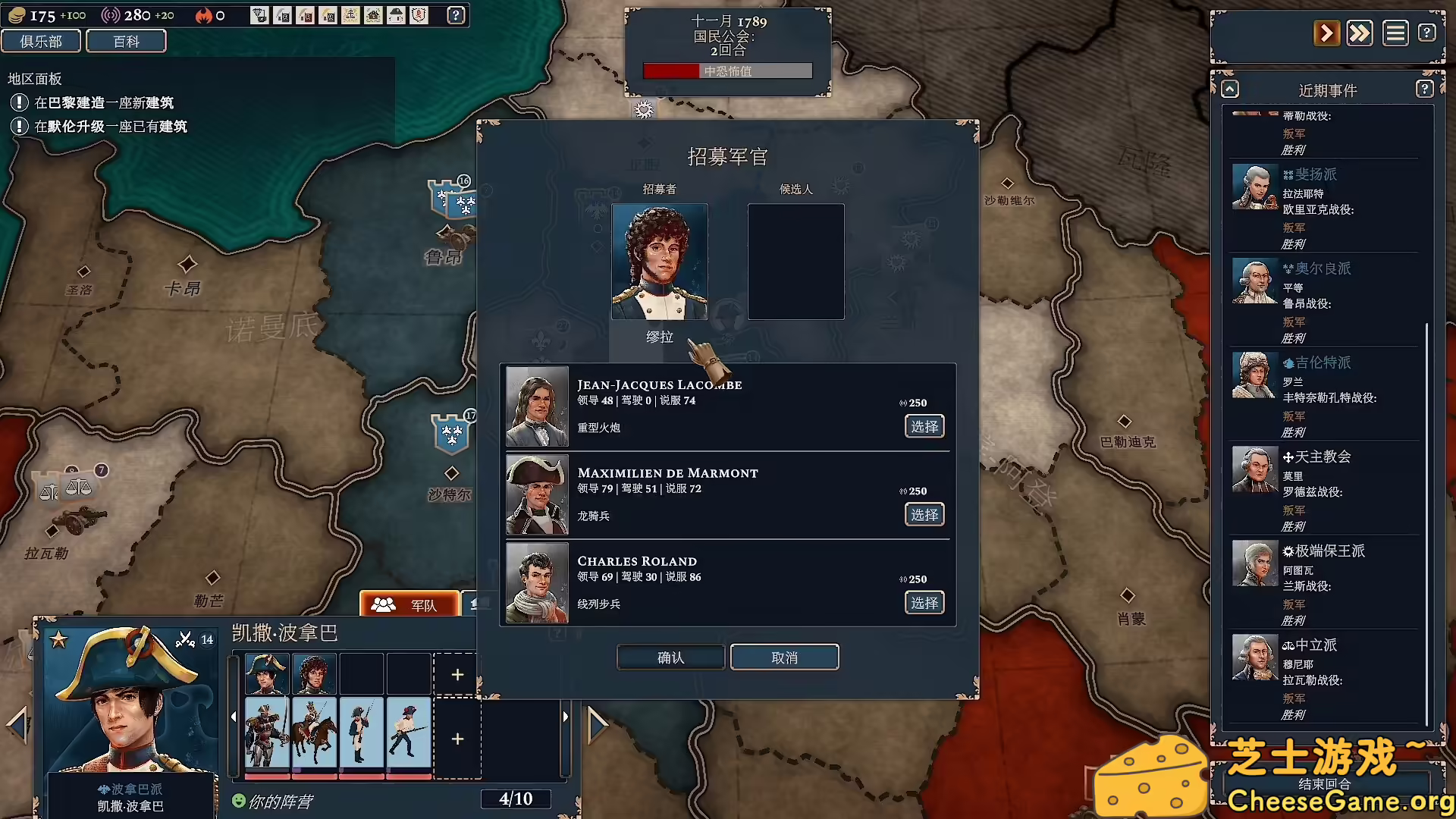Open the 百科 encyclopedia menu
1456x819 pixels.
126,40
